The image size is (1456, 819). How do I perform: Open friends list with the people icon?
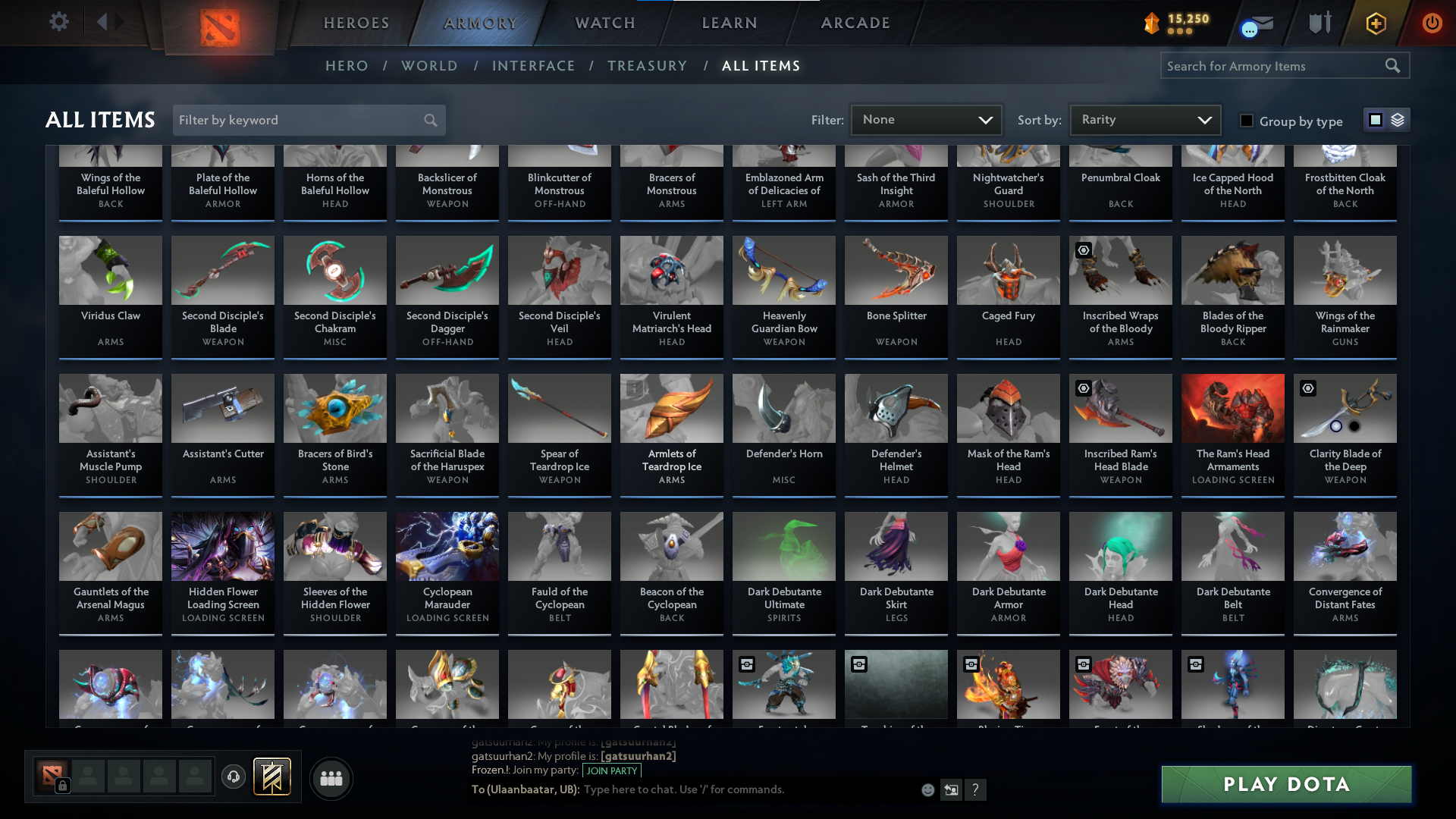[331, 778]
